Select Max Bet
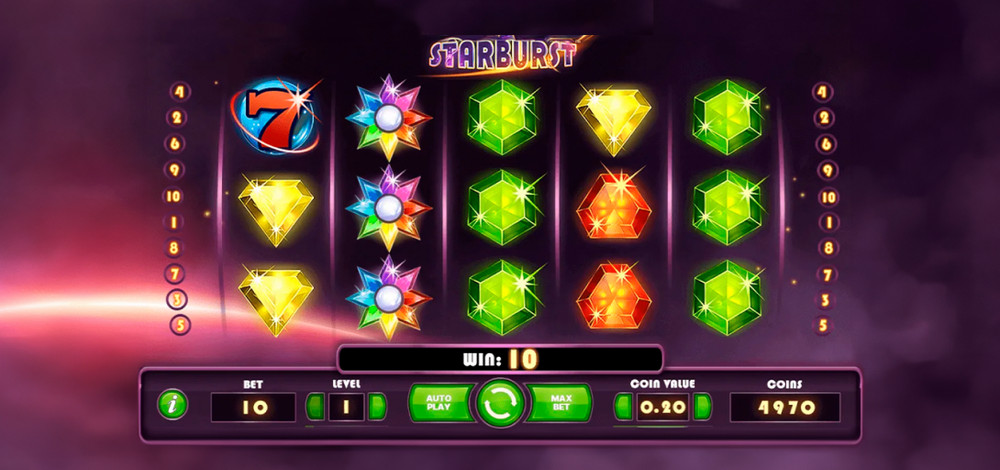 click(x=560, y=403)
